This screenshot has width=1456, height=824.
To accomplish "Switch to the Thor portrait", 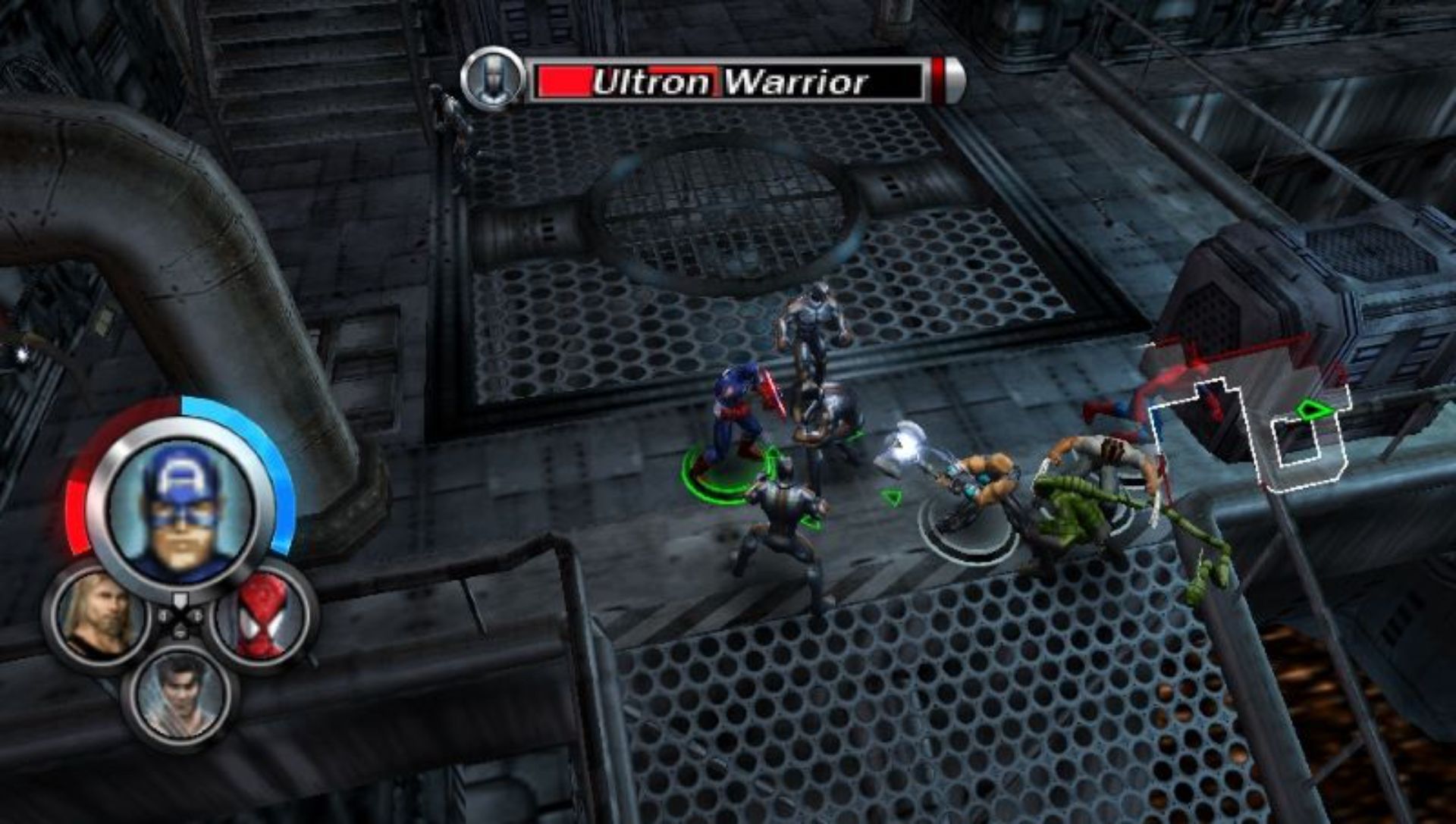I will coord(100,615).
